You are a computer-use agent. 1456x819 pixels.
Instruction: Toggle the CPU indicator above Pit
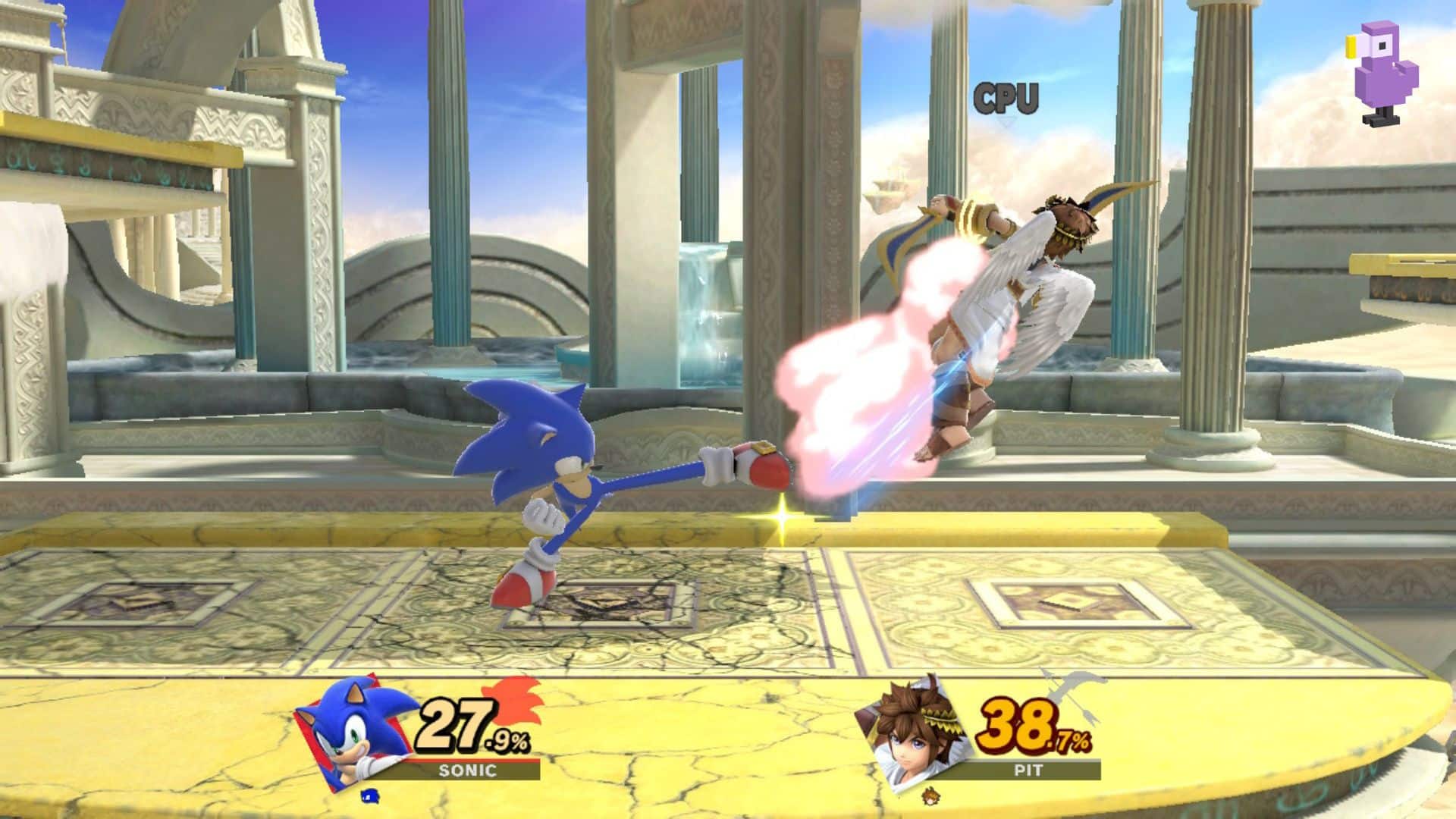[1006, 97]
